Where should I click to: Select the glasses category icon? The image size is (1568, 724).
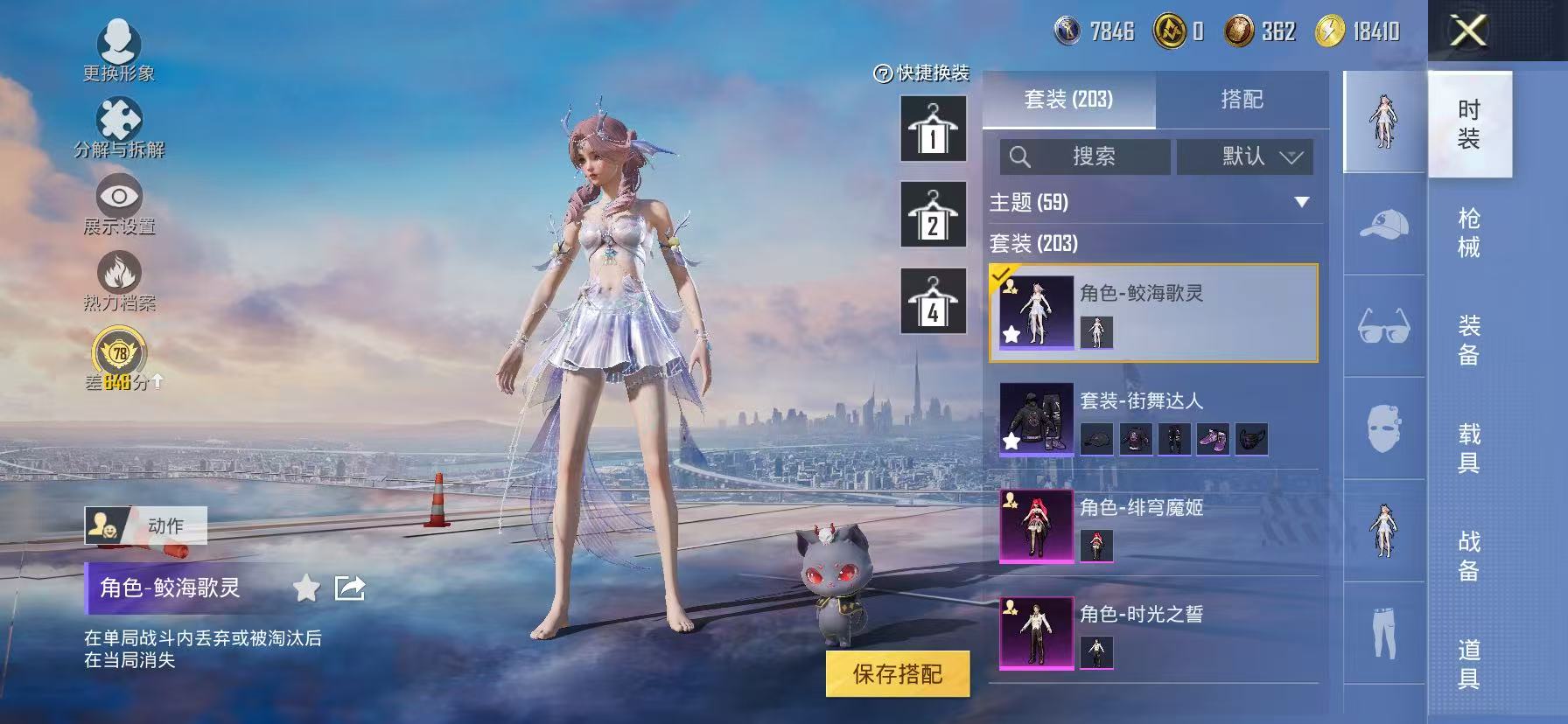[1383, 324]
